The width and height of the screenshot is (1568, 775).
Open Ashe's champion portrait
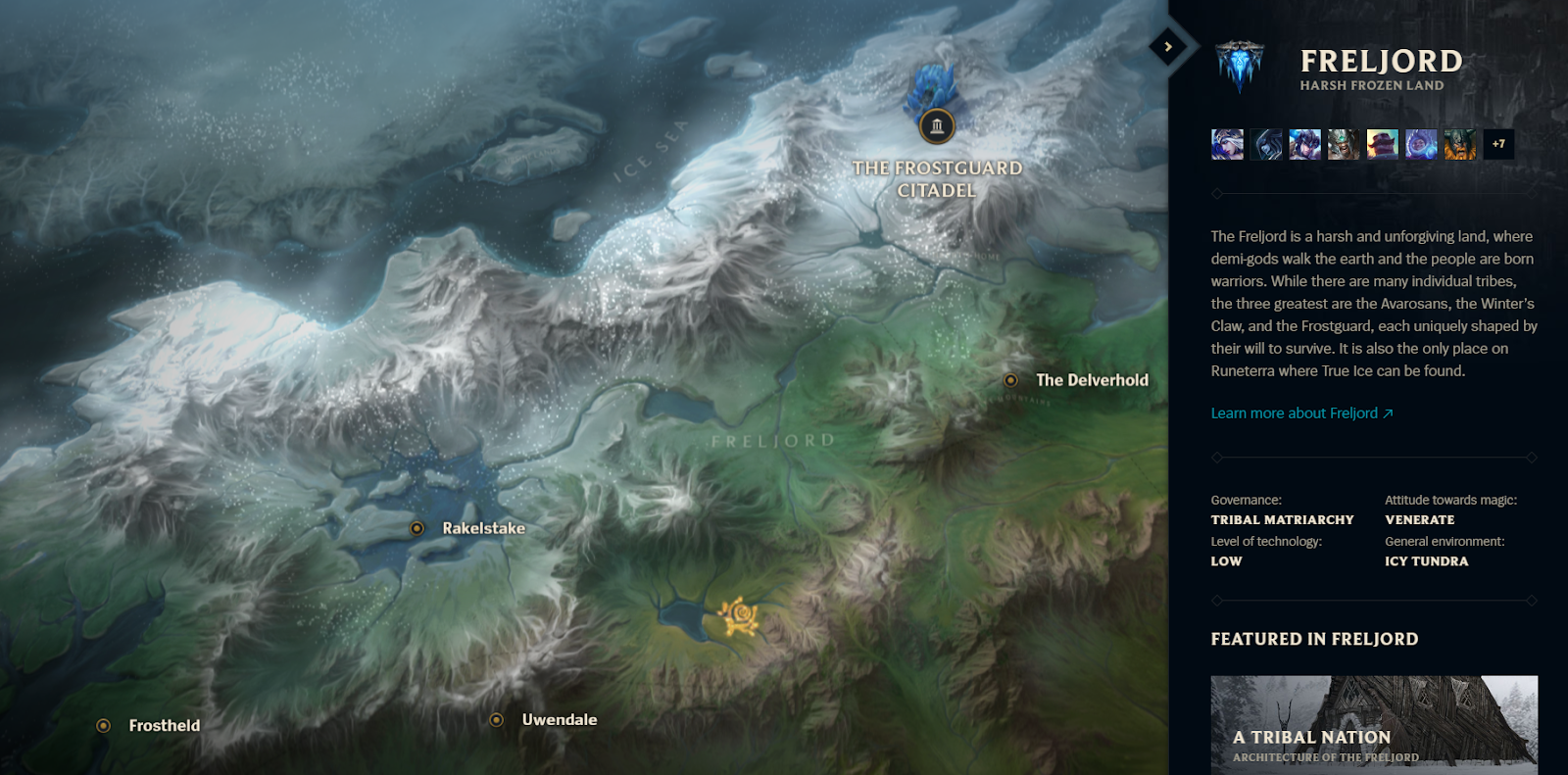point(1226,144)
